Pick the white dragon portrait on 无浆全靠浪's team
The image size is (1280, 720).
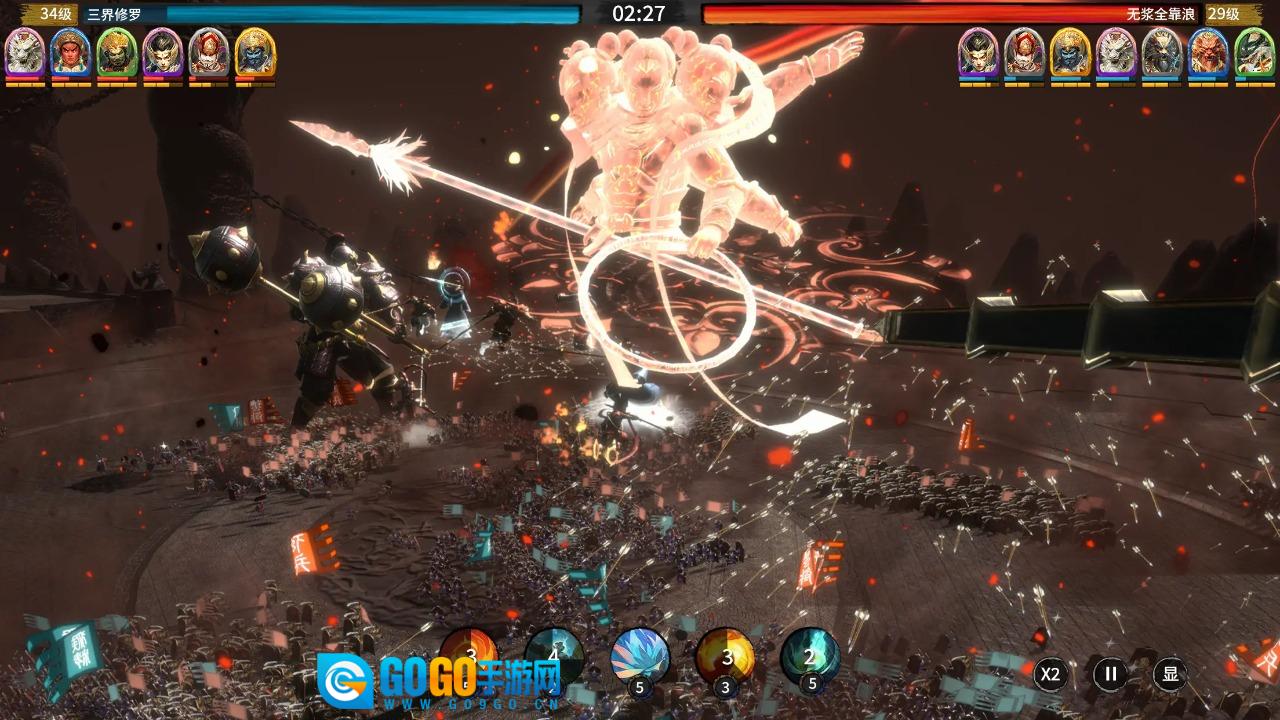(1116, 52)
